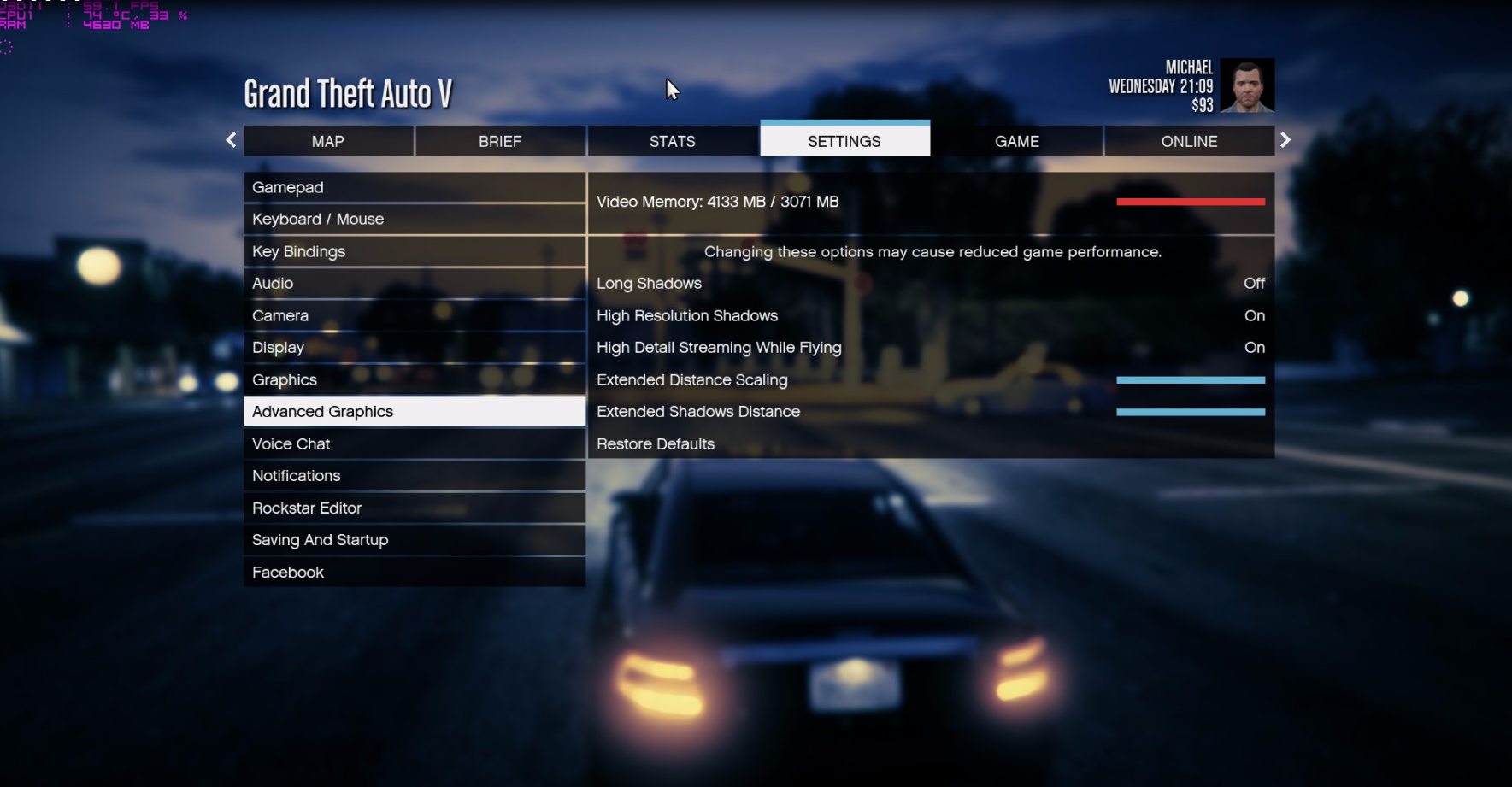Toggle the Long Shadows option
The height and width of the screenshot is (787, 1512).
coord(930,284)
